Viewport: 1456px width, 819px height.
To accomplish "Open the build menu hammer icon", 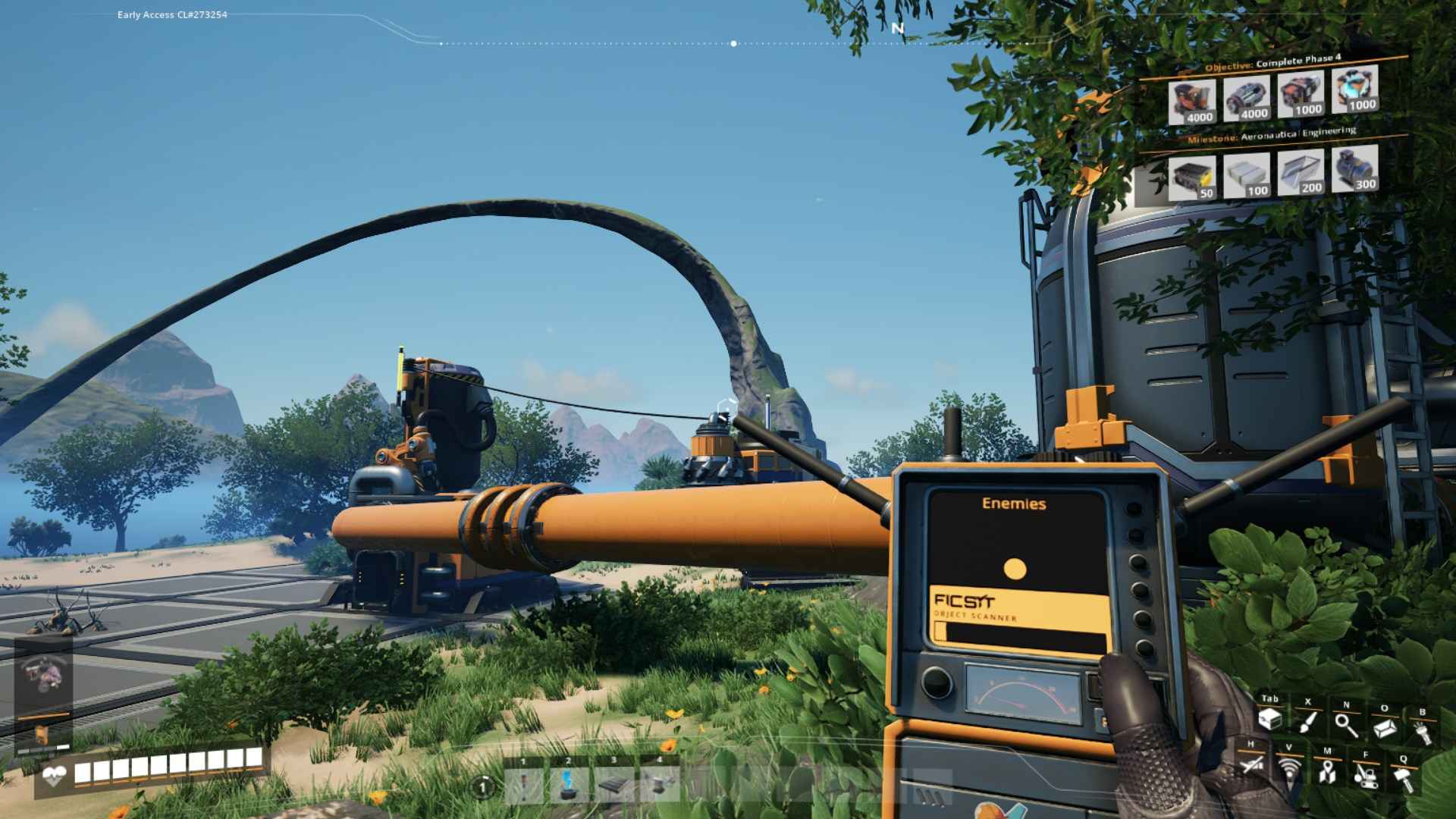I will coord(1404,778).
